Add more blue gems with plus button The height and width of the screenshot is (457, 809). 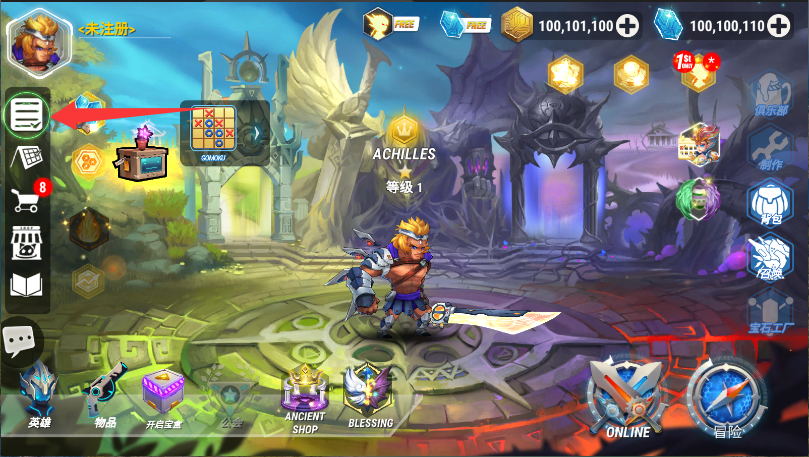click(x=779, y=26)
